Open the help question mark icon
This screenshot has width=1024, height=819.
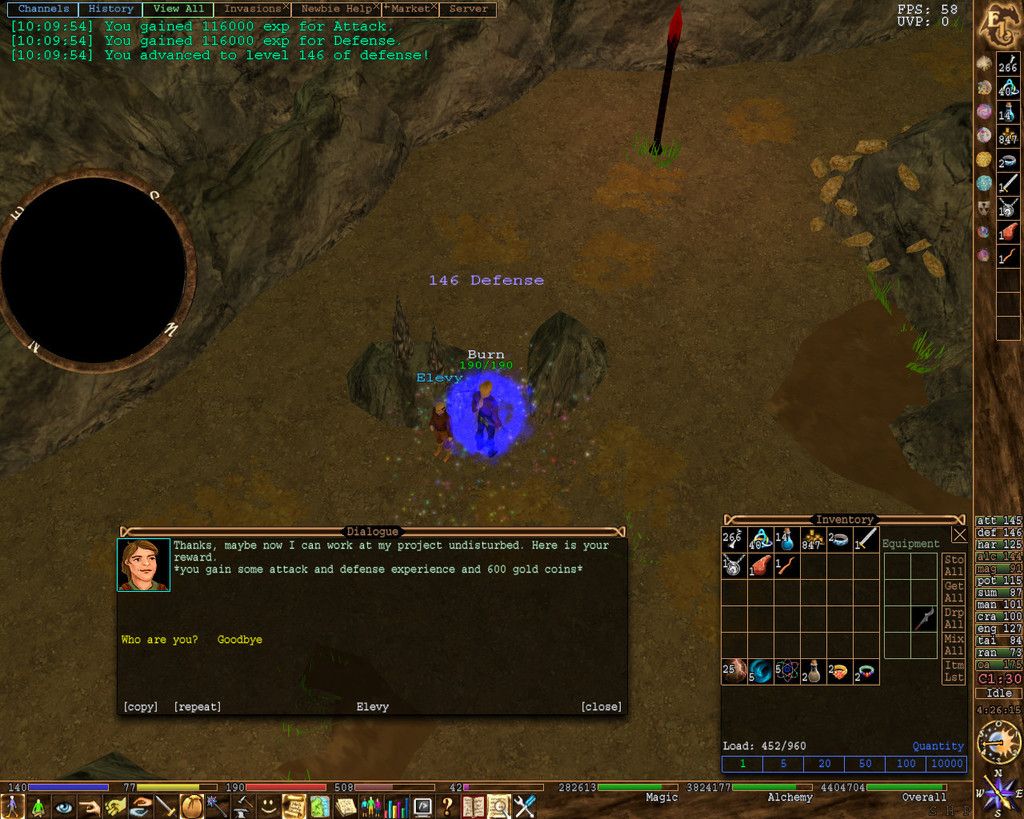pyautogui.click(x=448, y=805)
